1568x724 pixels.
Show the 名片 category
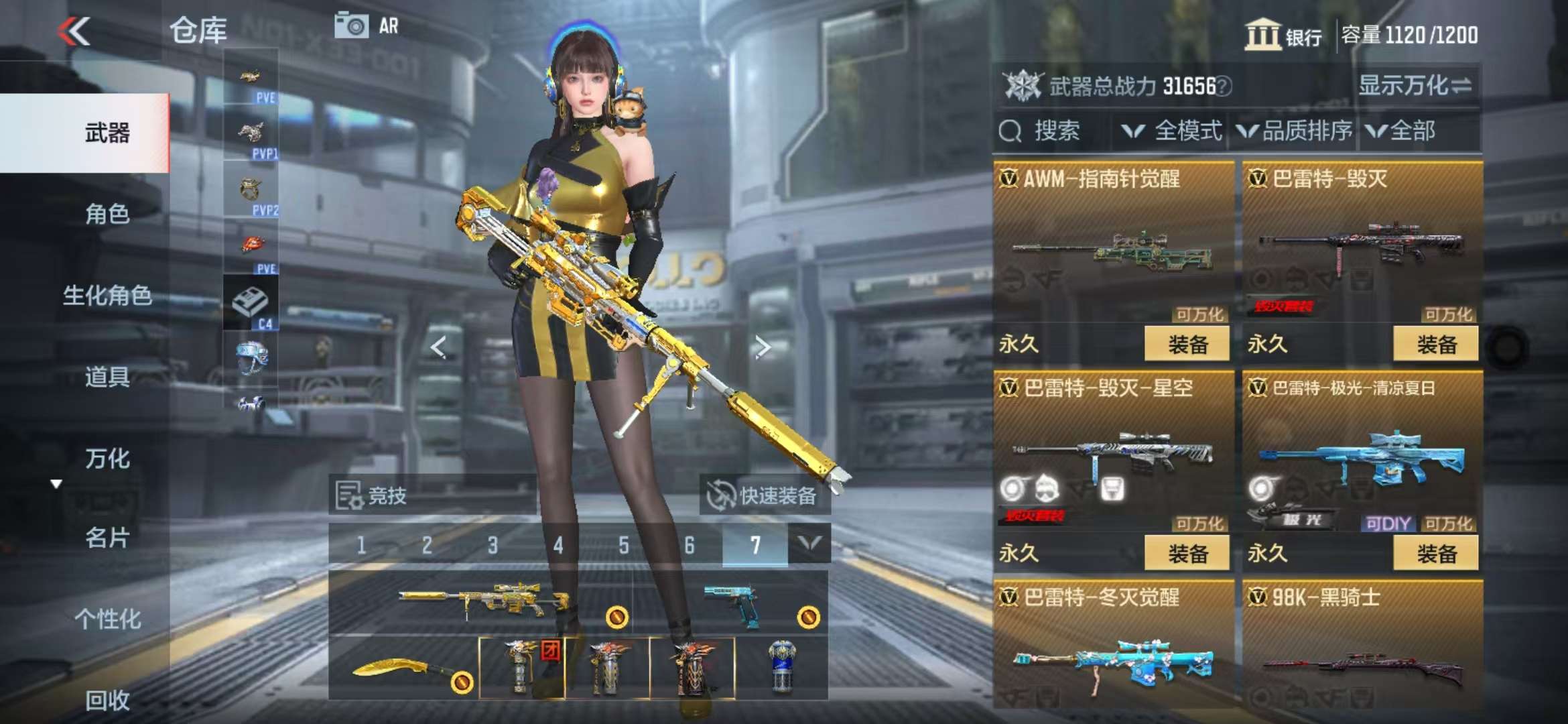point(107,538)
